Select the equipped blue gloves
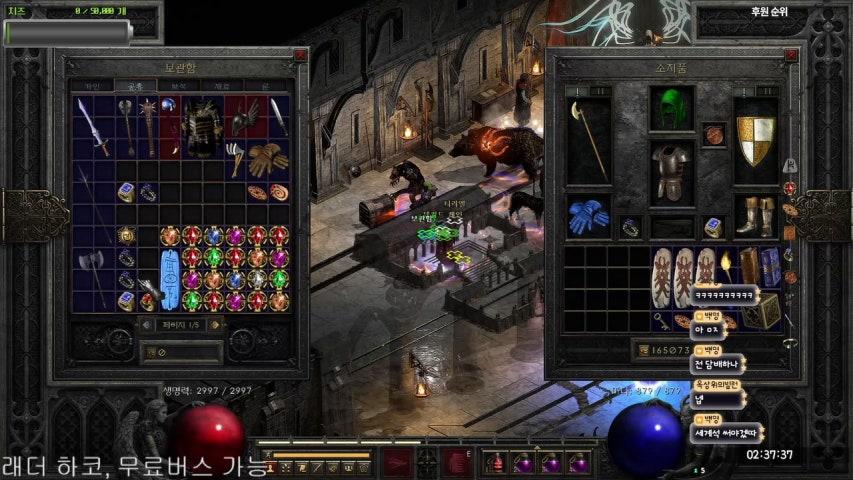The height and width of the screenshot is (480, 853). point(588,217)
